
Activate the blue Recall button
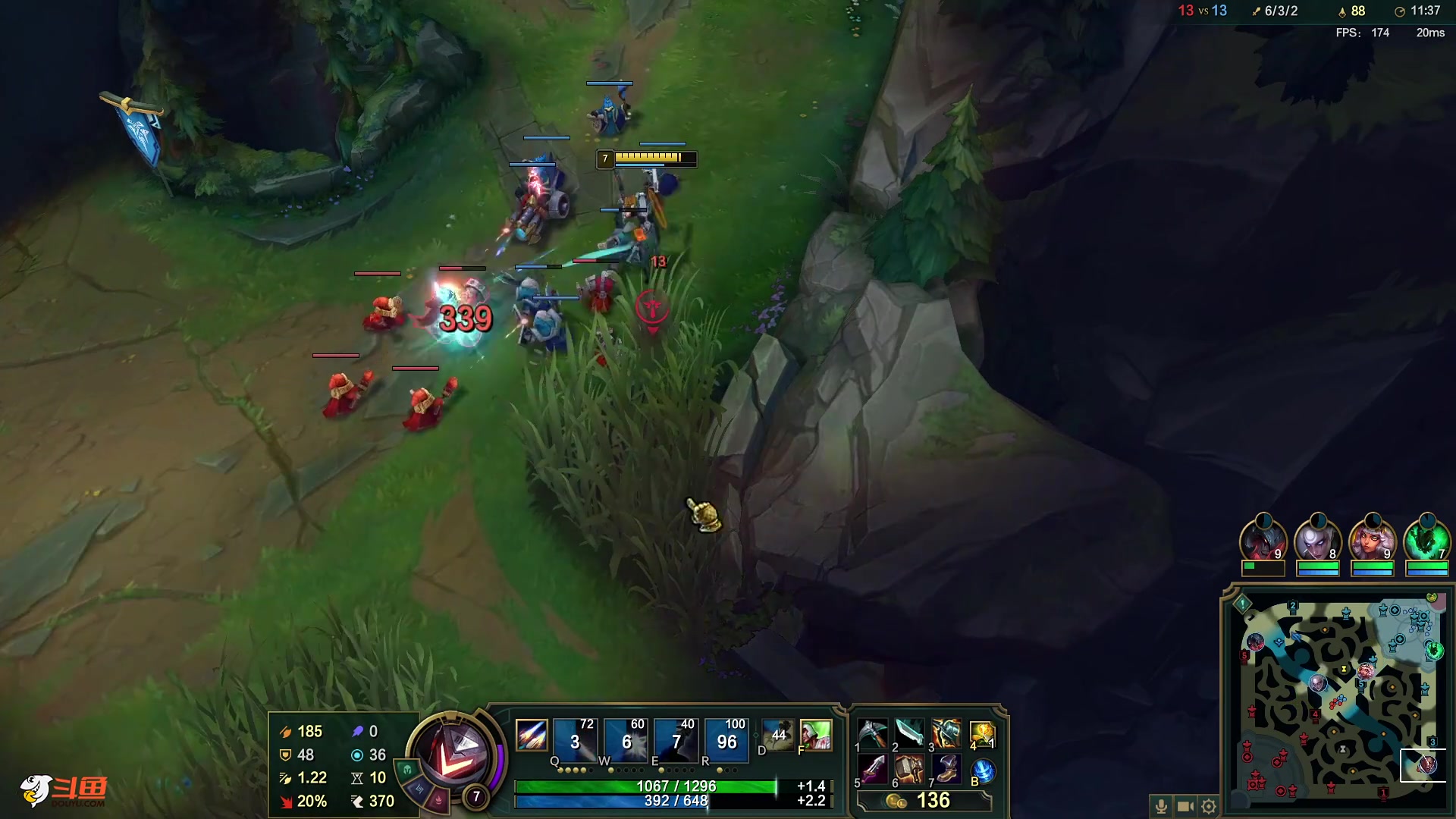click(983, 771)
